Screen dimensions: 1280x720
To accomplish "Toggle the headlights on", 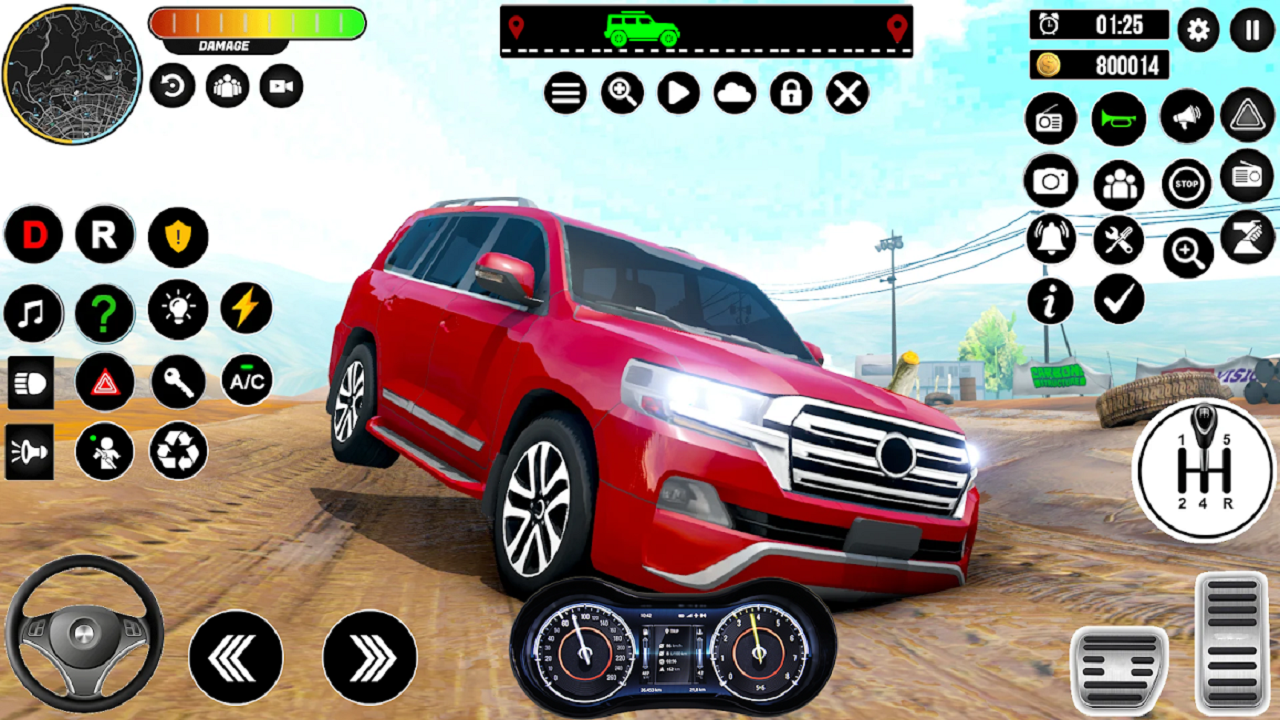I will pos(30,383).
